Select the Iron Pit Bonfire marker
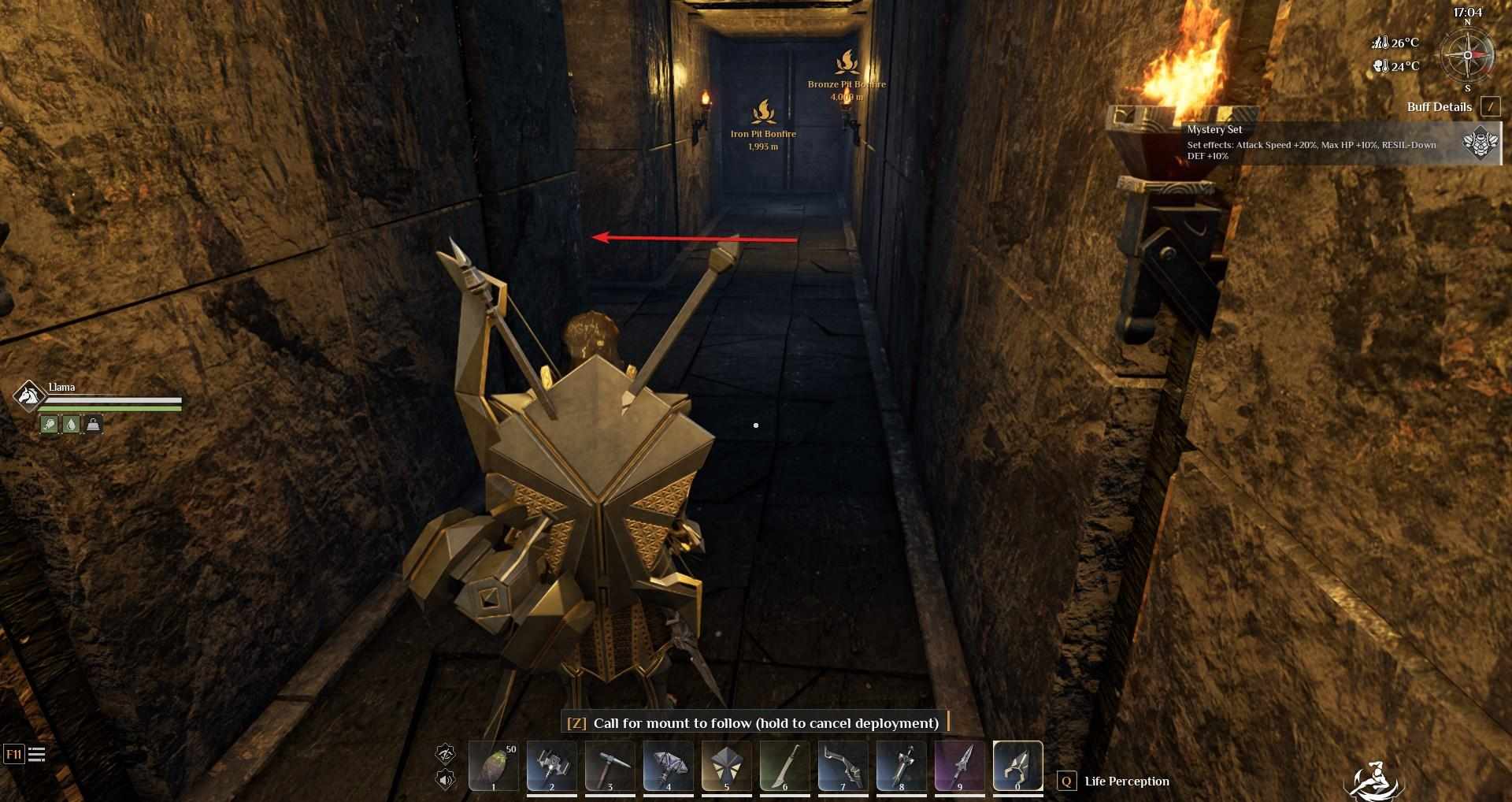The width and height of the screenshot is (1512, 802). [763, 113]
